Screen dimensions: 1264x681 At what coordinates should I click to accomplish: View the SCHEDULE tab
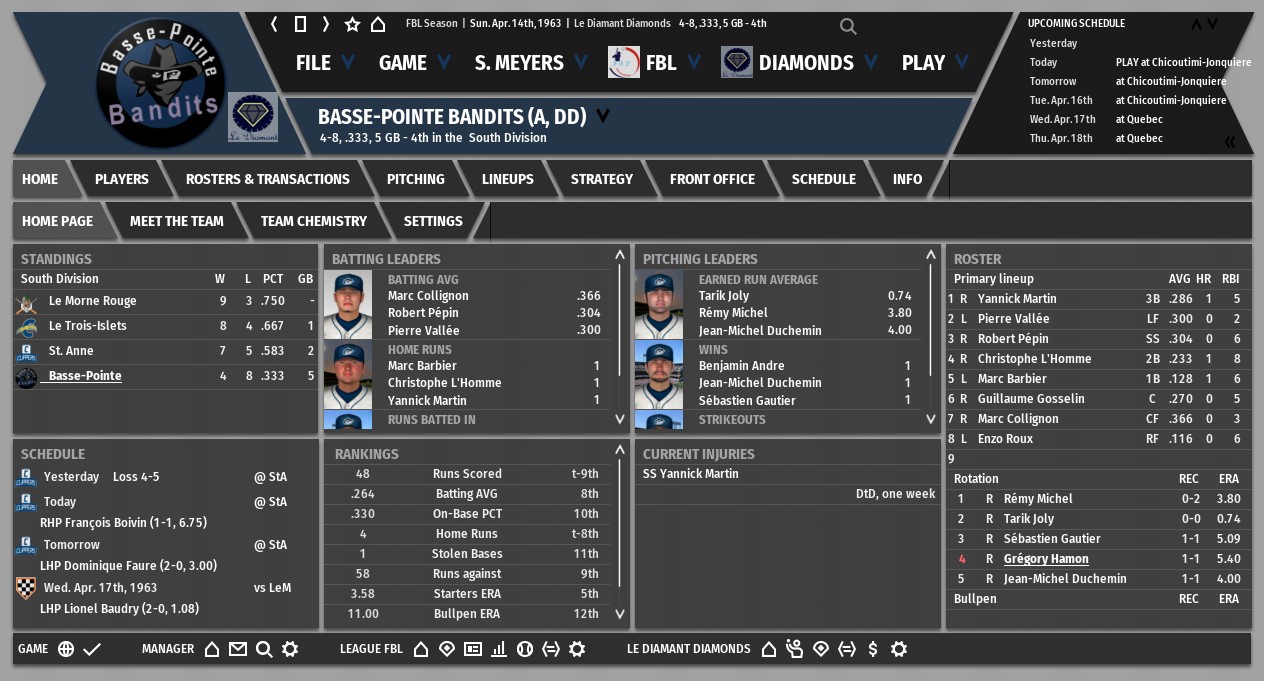point(823,179)
